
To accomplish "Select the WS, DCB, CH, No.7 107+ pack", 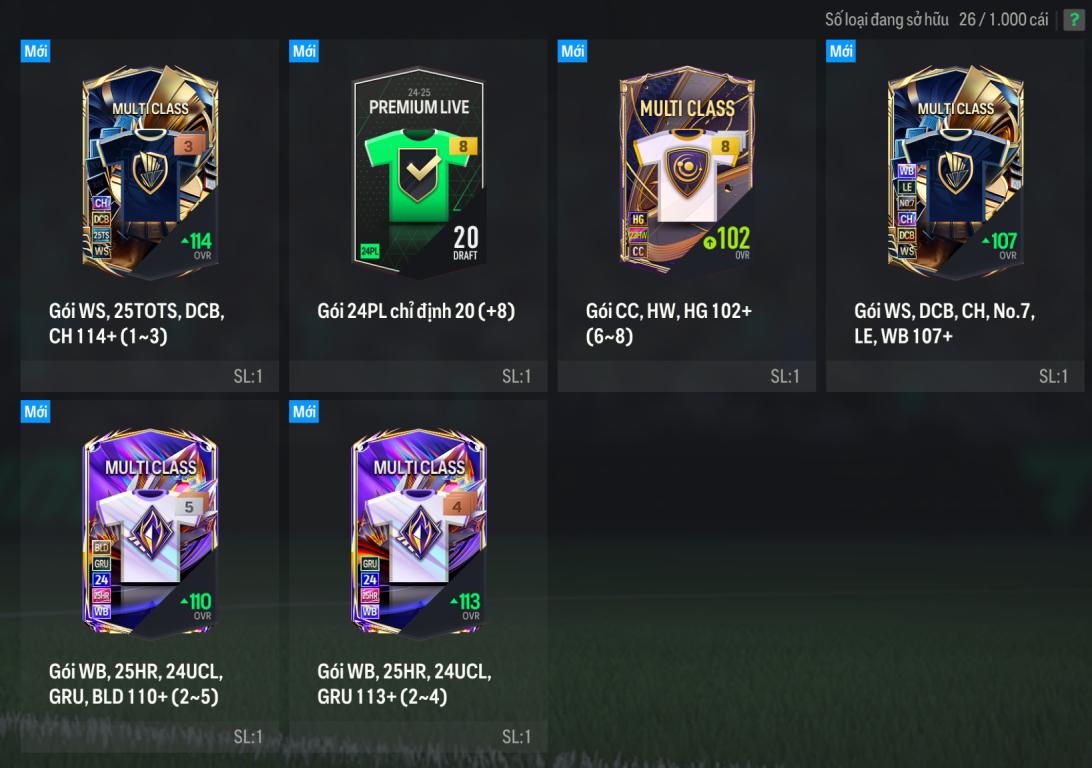I will (x=955, y=172).
